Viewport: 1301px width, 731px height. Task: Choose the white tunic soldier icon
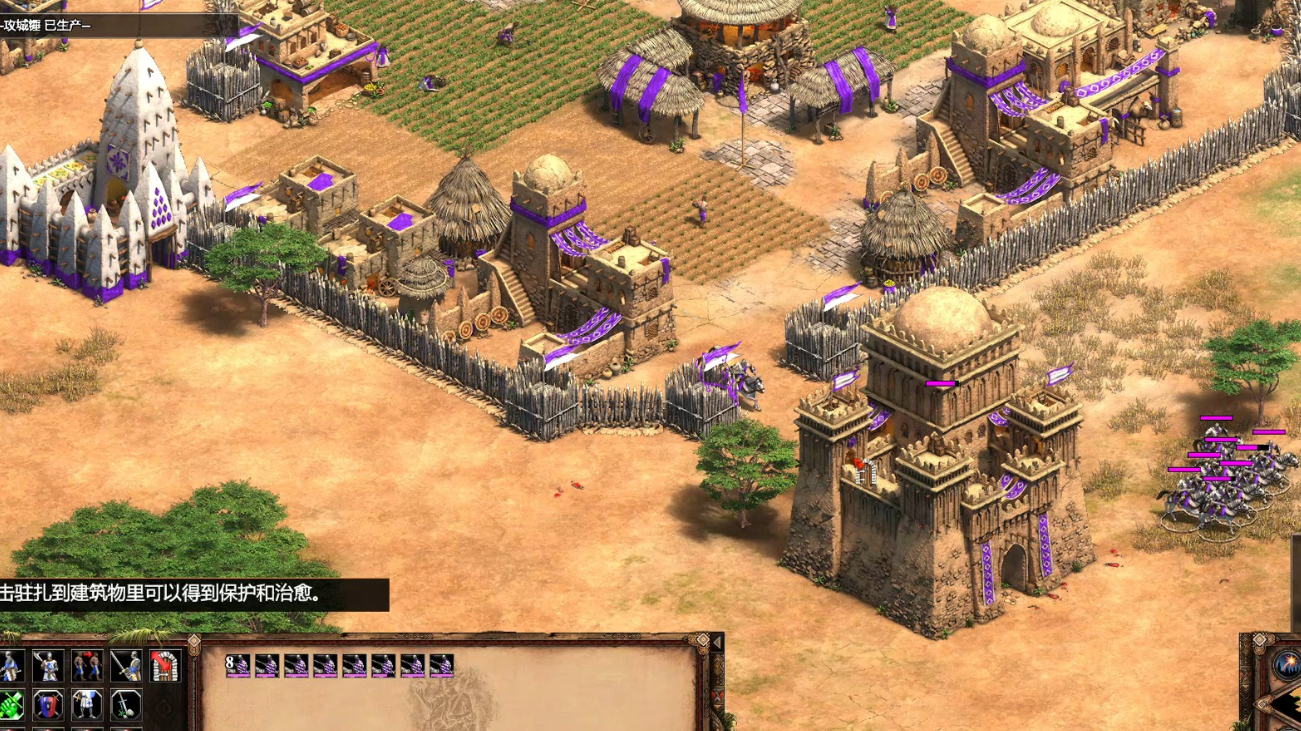pos(87,705)
